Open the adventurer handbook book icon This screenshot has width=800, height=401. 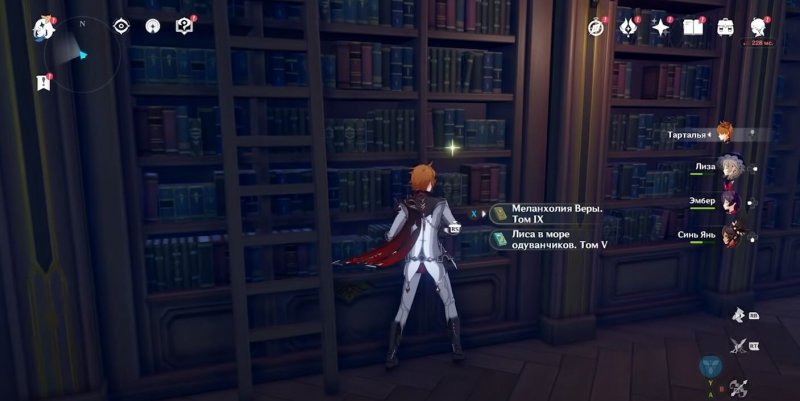(693, 27)
